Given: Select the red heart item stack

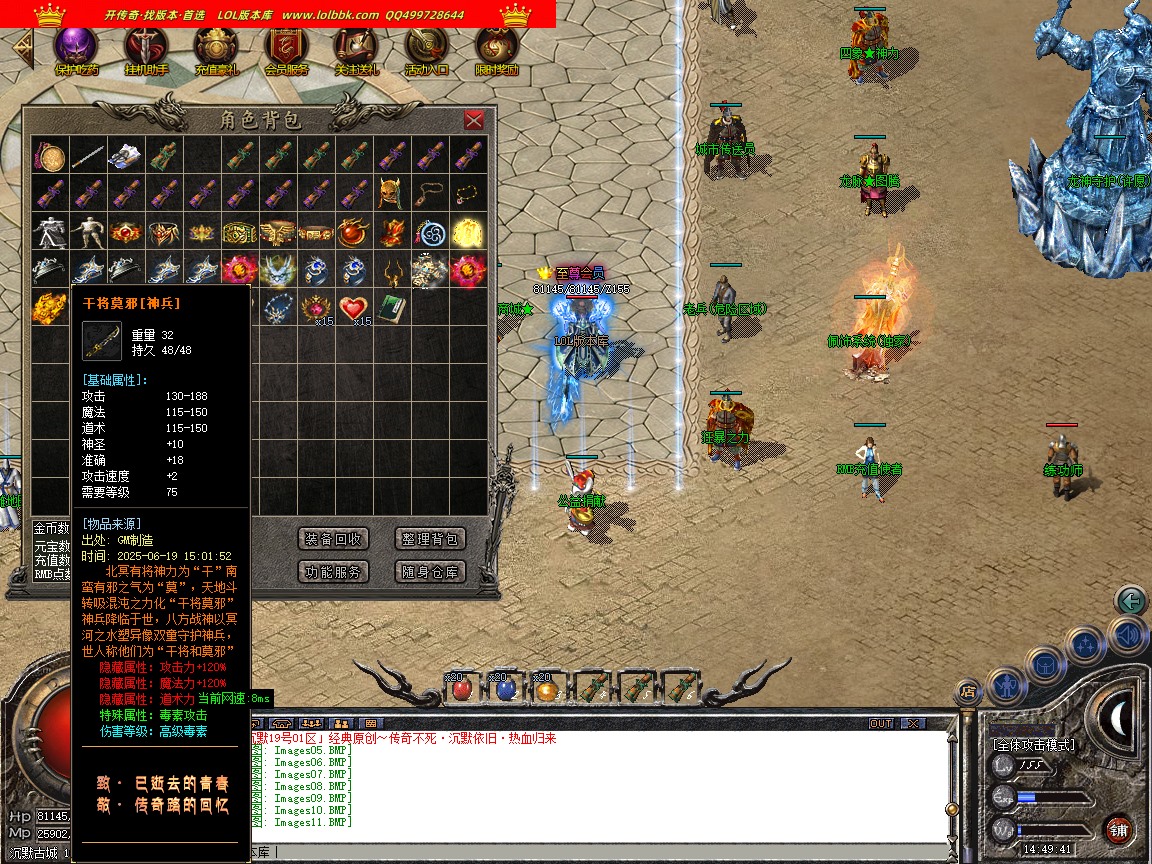Looking at the screenshot, I should pyautogui.click(x=351, y=308).
